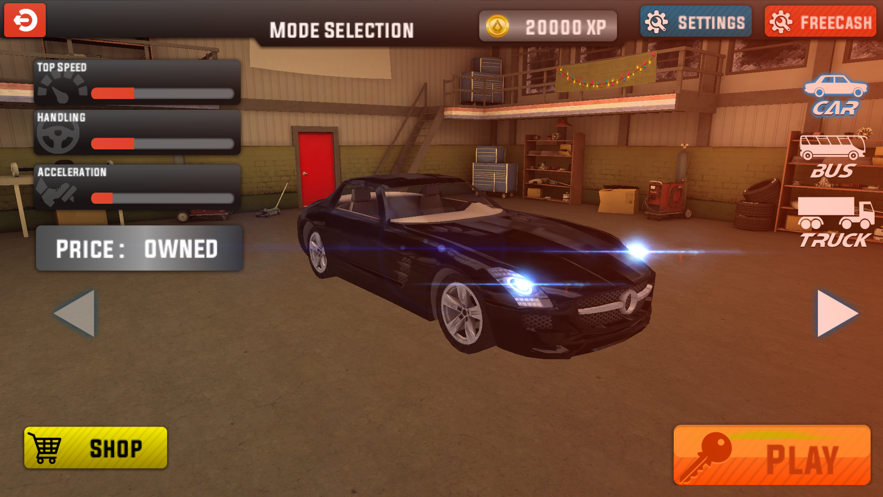Click the Price: Owned panel
The image size is (883, 497).
pyautogui.click(x=139, y=249)
